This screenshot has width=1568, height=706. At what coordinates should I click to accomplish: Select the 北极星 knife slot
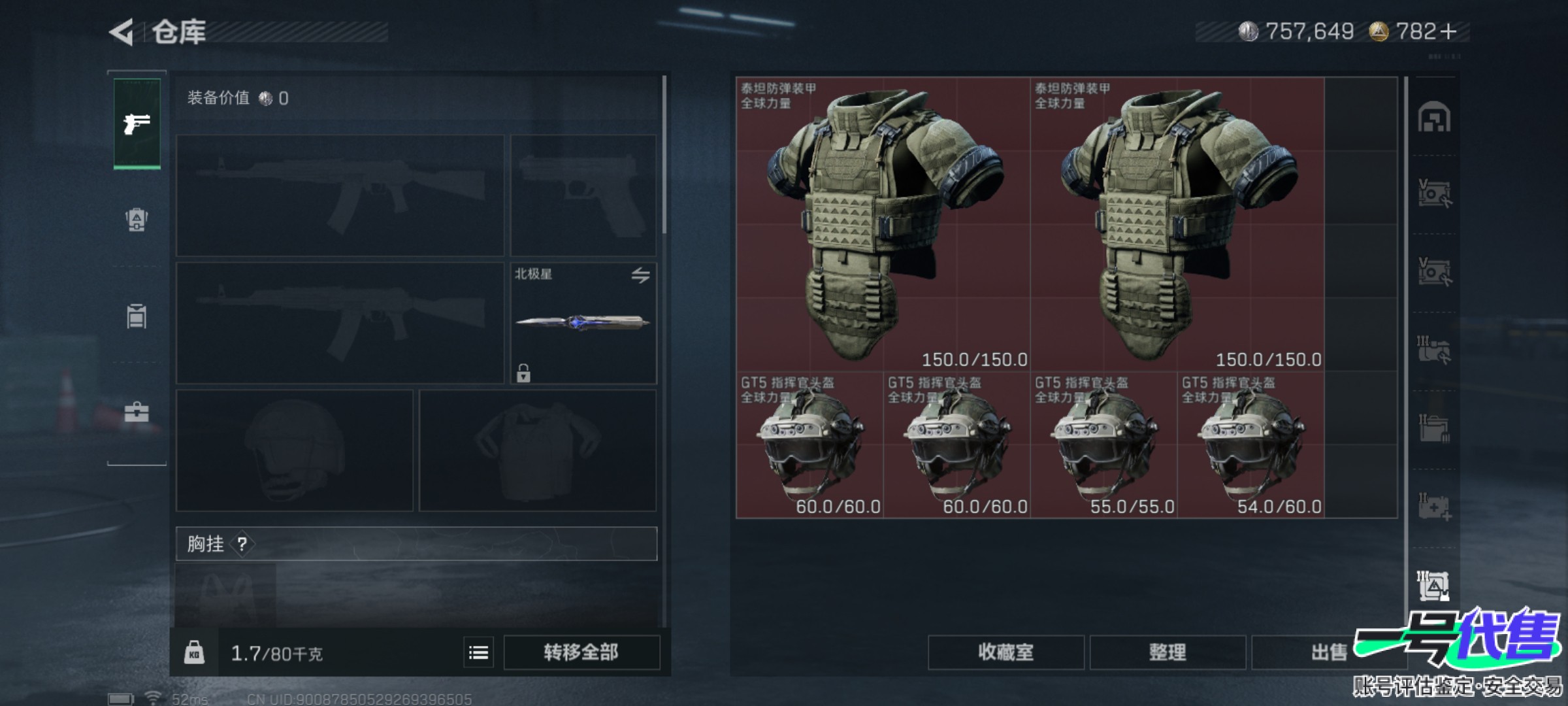[583, 323]
